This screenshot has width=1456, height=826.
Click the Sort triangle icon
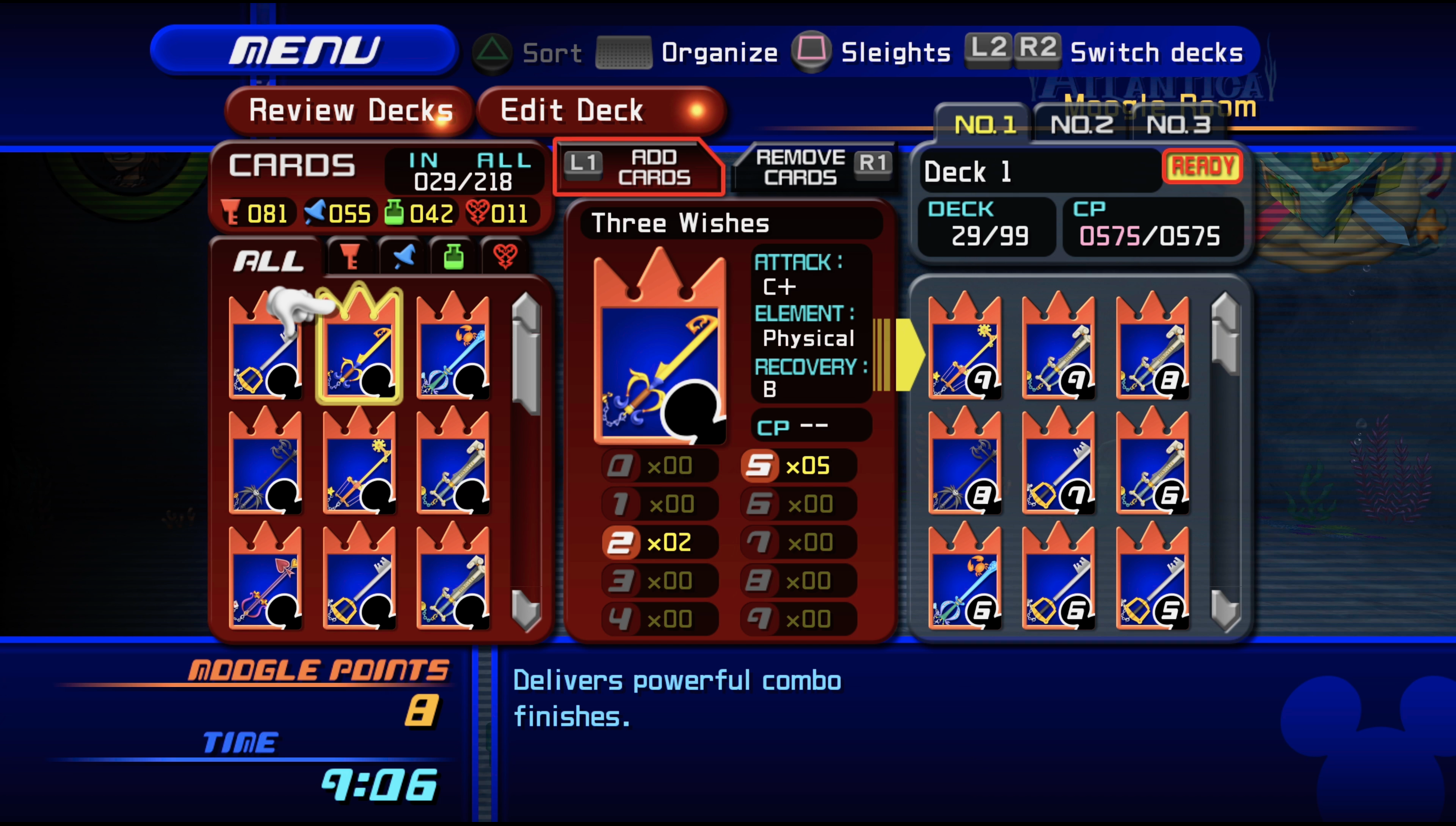tap(492, 52)
